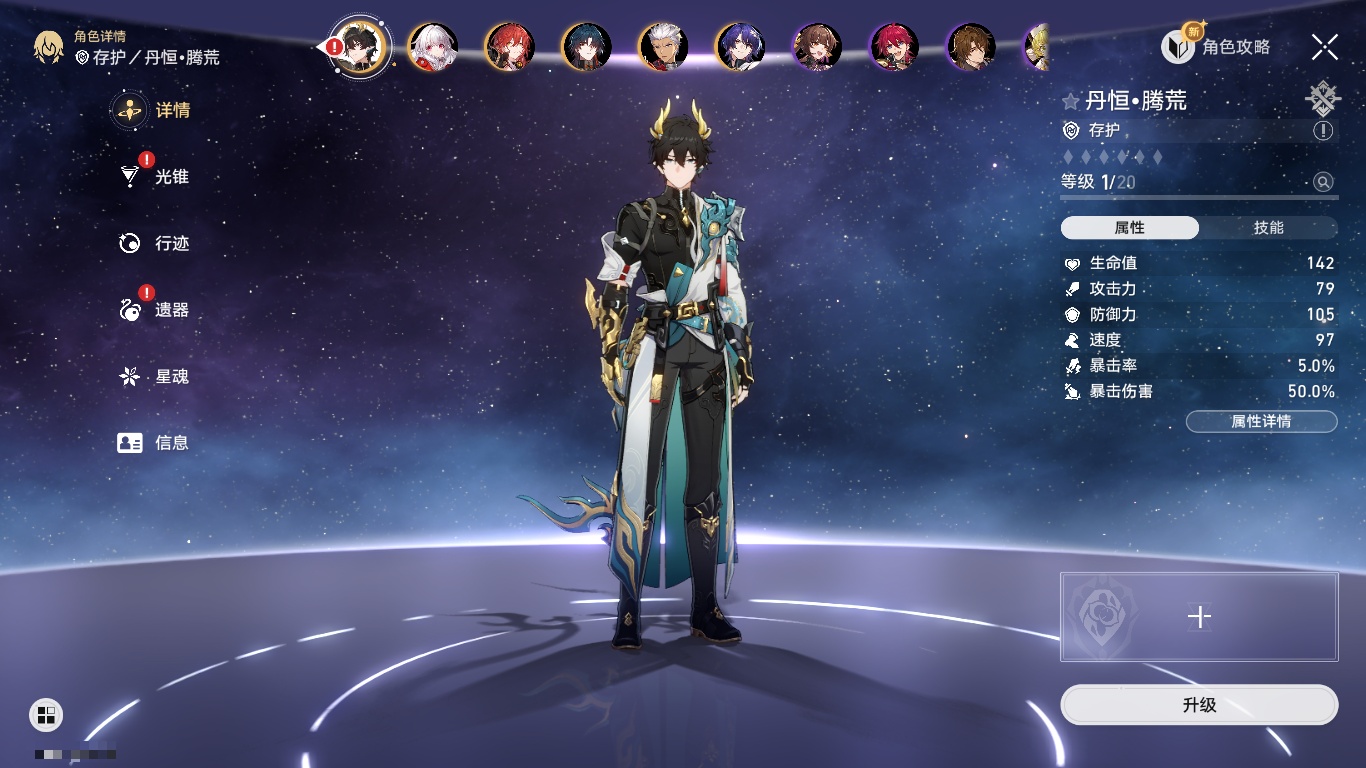Open the four-square grid menu icon
1366x768 pixels.
pos(46,714)
